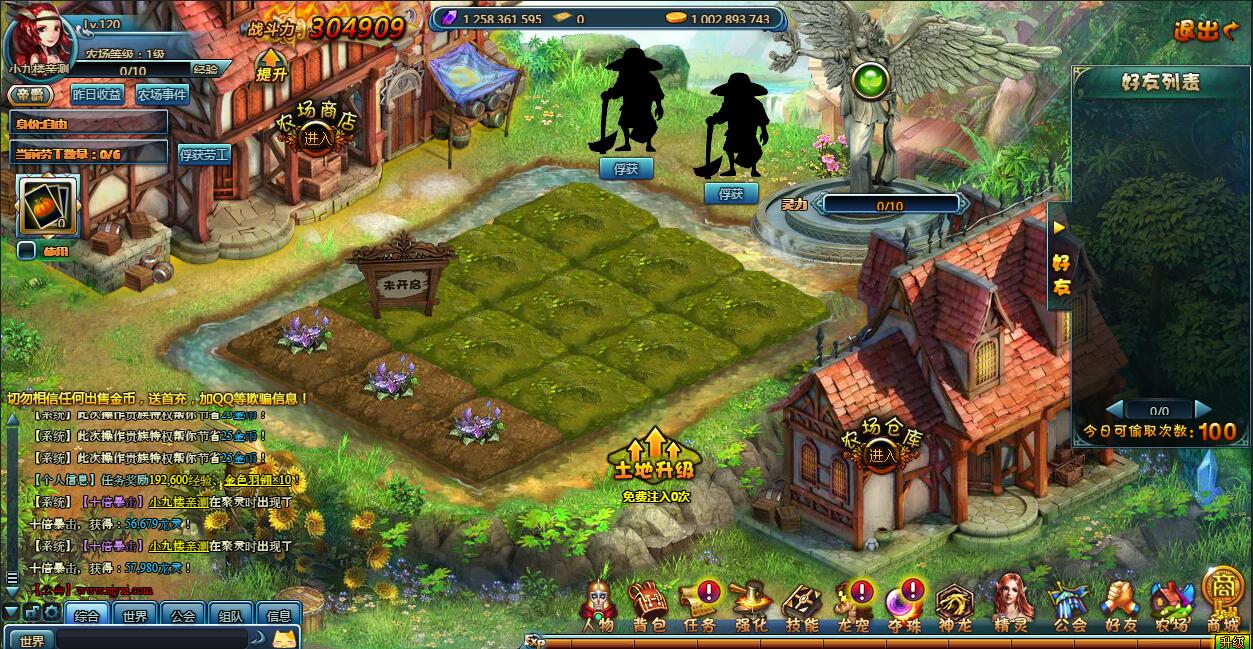Open the 强化 enhancement hammer icon
1253x649 pixels.
[x=752, y=606]
